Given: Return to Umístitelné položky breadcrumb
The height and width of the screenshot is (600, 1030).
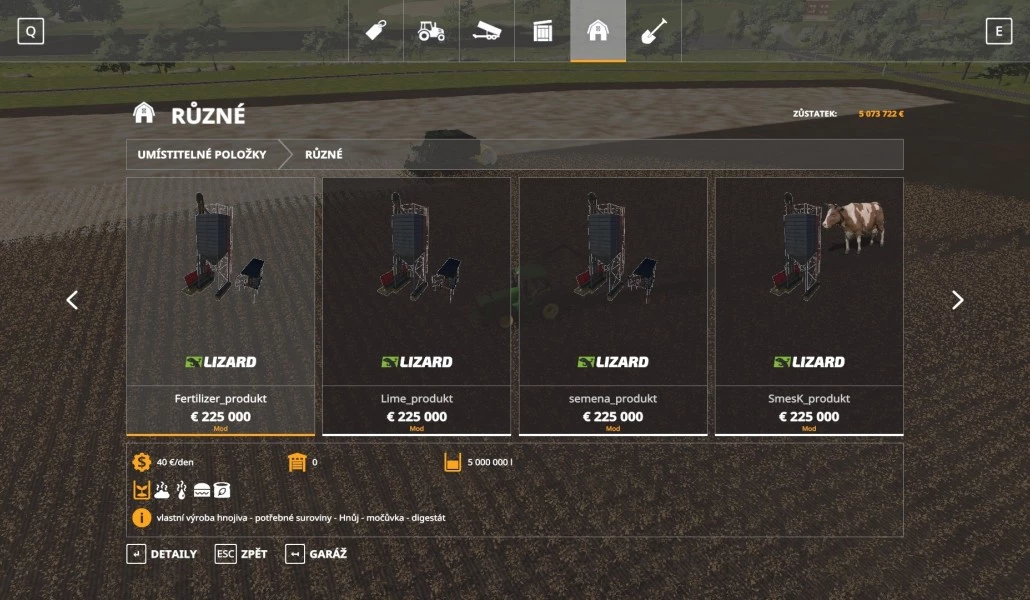Looking at the screenshot, I should (202, 155).
